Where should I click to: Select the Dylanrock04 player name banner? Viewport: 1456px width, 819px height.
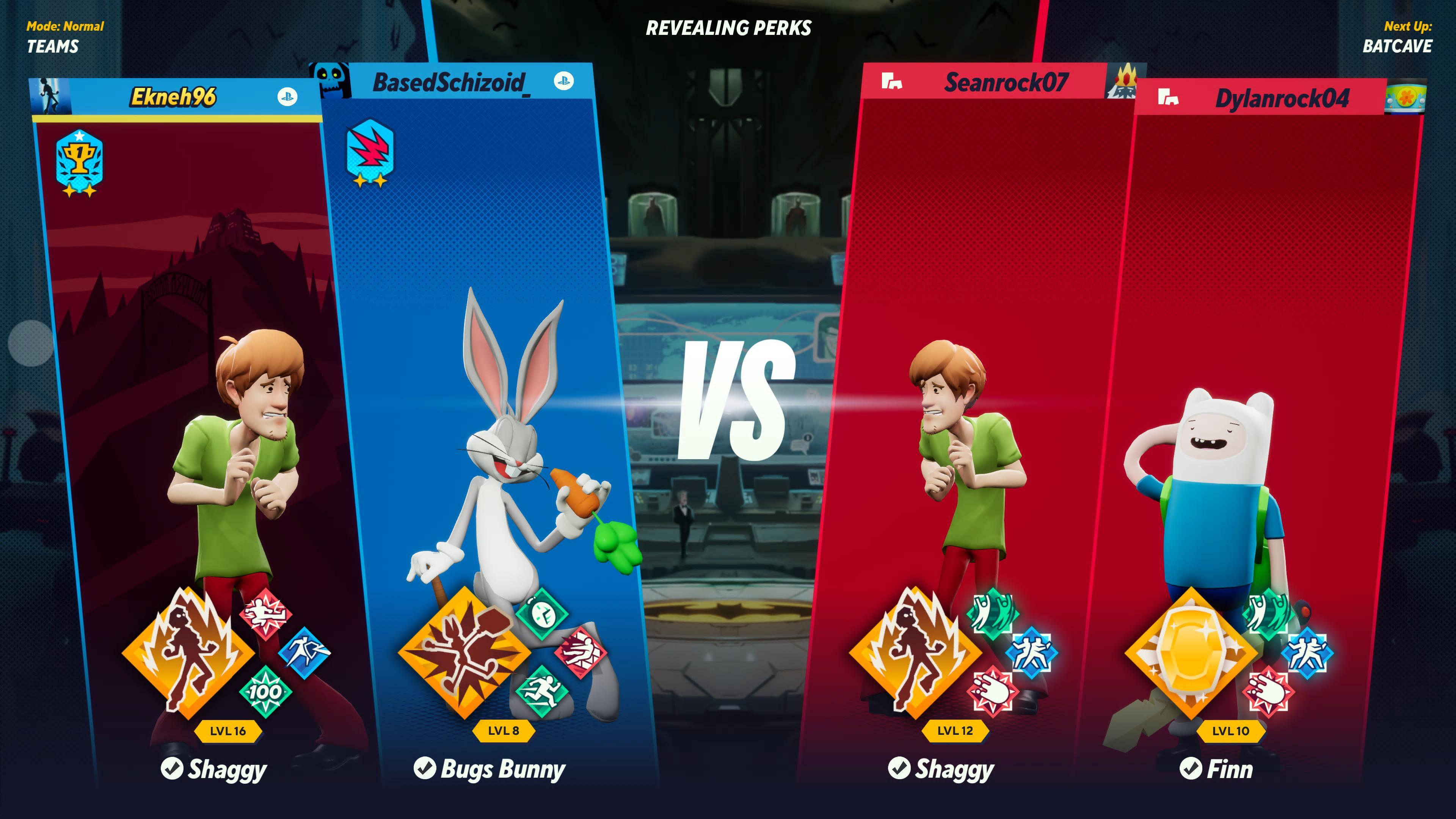(1281, 98)
